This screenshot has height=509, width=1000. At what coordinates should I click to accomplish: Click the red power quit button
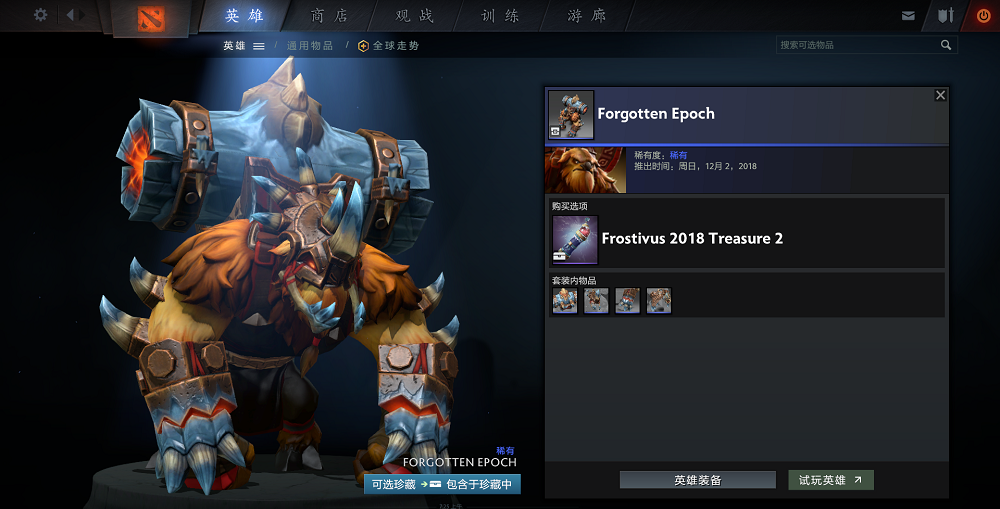[983, 16]
